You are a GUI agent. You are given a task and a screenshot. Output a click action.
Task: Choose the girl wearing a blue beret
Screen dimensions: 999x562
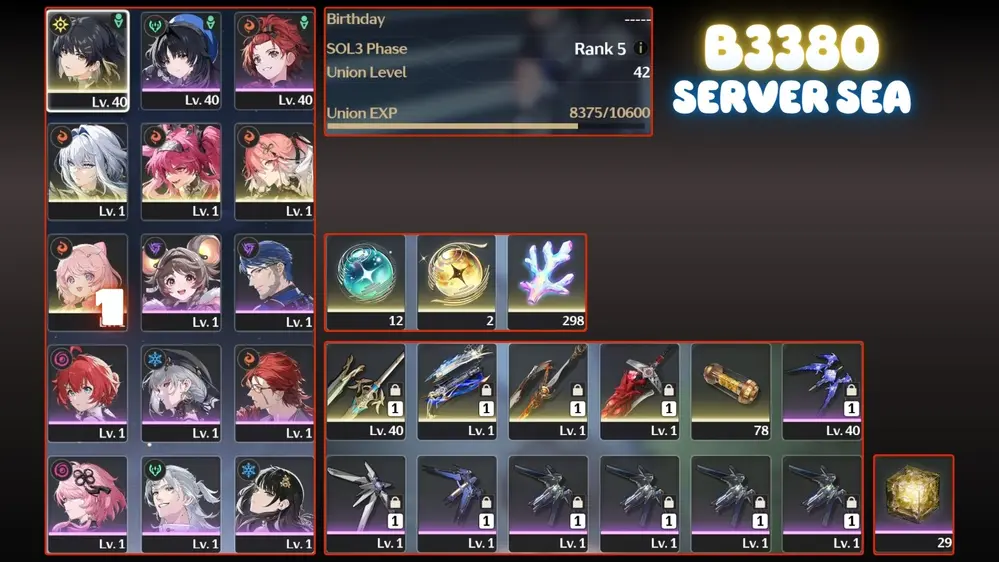pyautogui.click(x=181, y=59)
